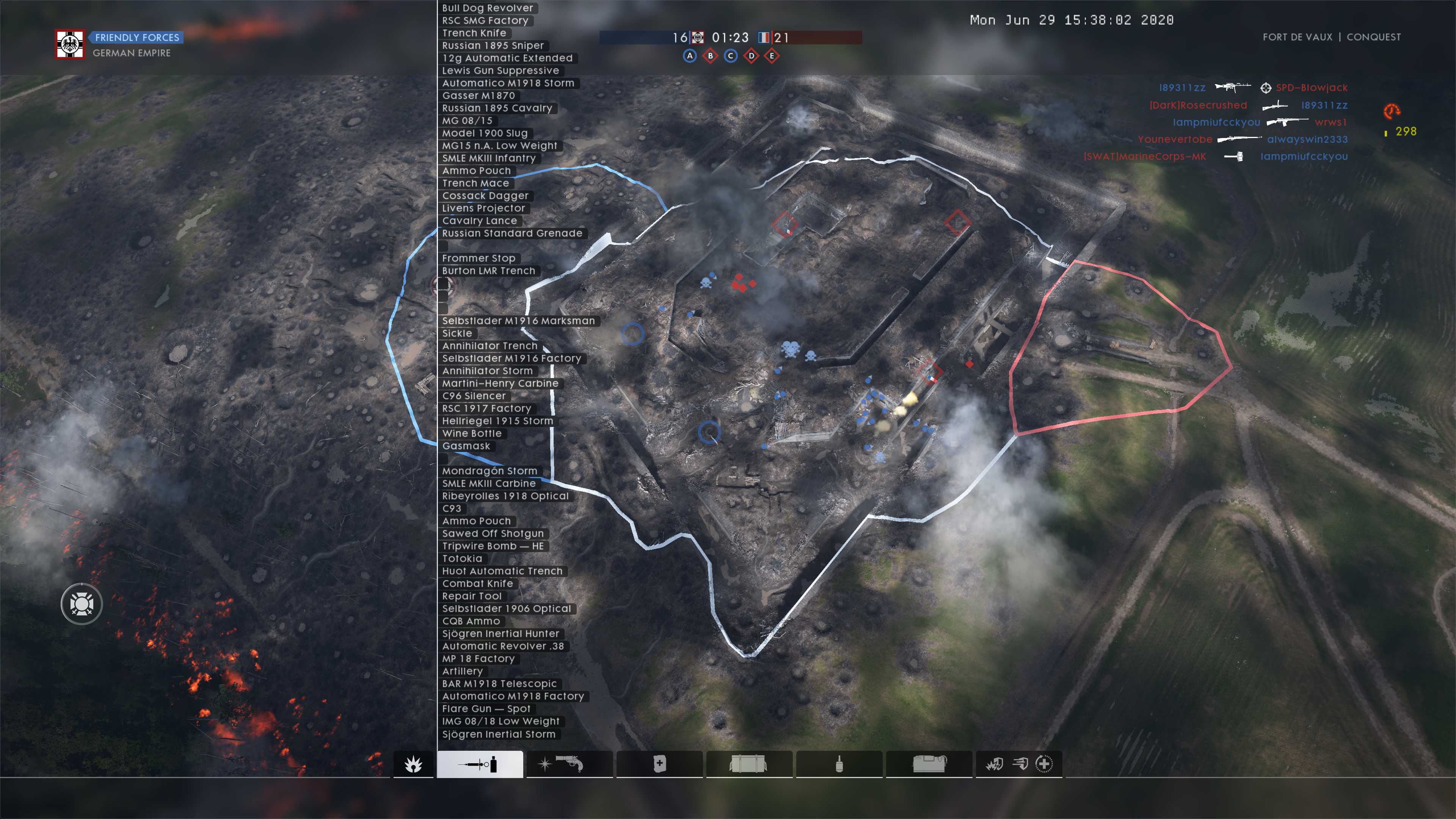Viewport: 1456px width, 819px height.
Task: Click the round emblem button at lower left
Action: [82, 604]
